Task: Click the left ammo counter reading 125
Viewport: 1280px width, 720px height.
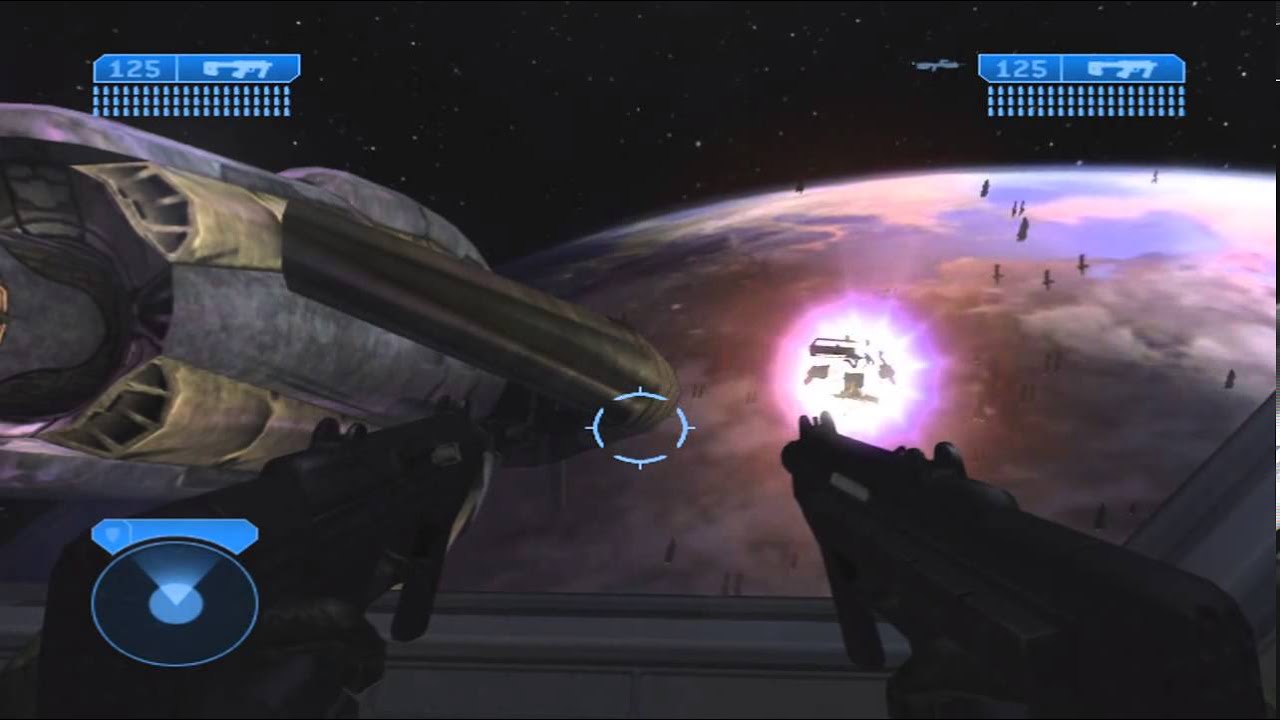Action: point(137,71)
